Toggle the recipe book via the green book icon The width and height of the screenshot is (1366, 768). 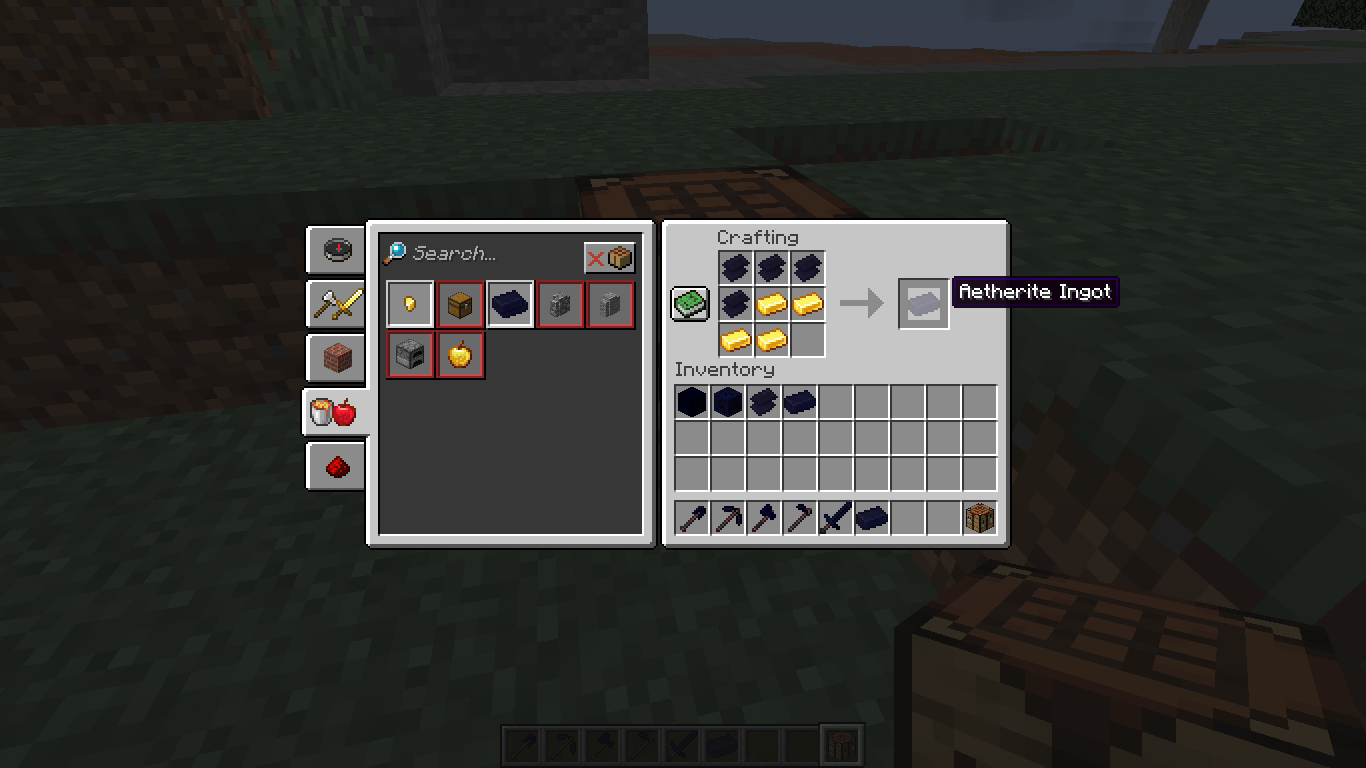pos(689,302)
